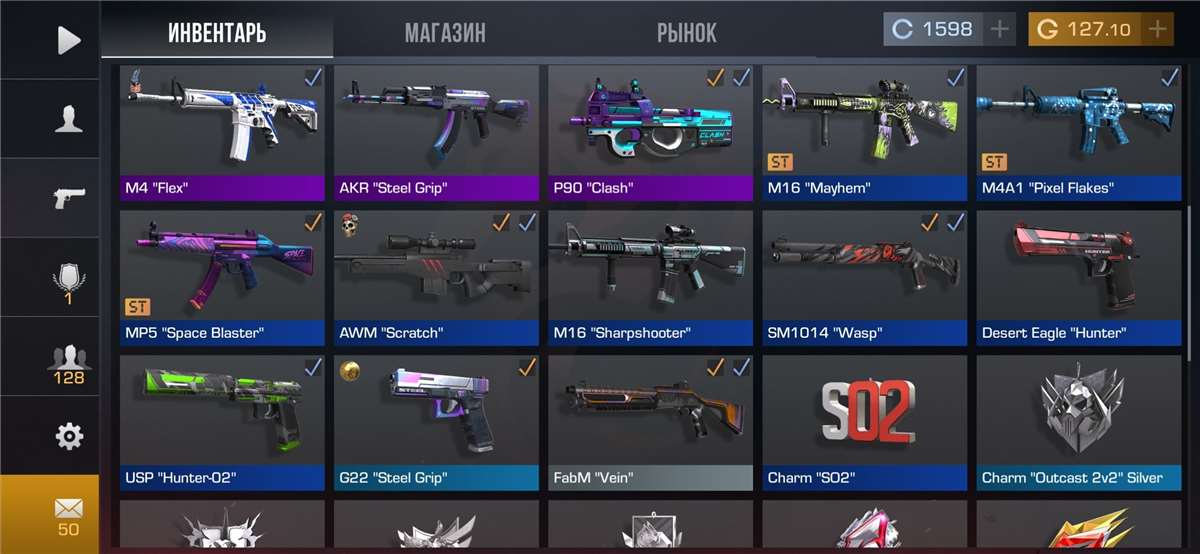The width and height of the screenshot is (1200, 554).
Task: Select the Инвентарь tab
Action: point(217,32)
